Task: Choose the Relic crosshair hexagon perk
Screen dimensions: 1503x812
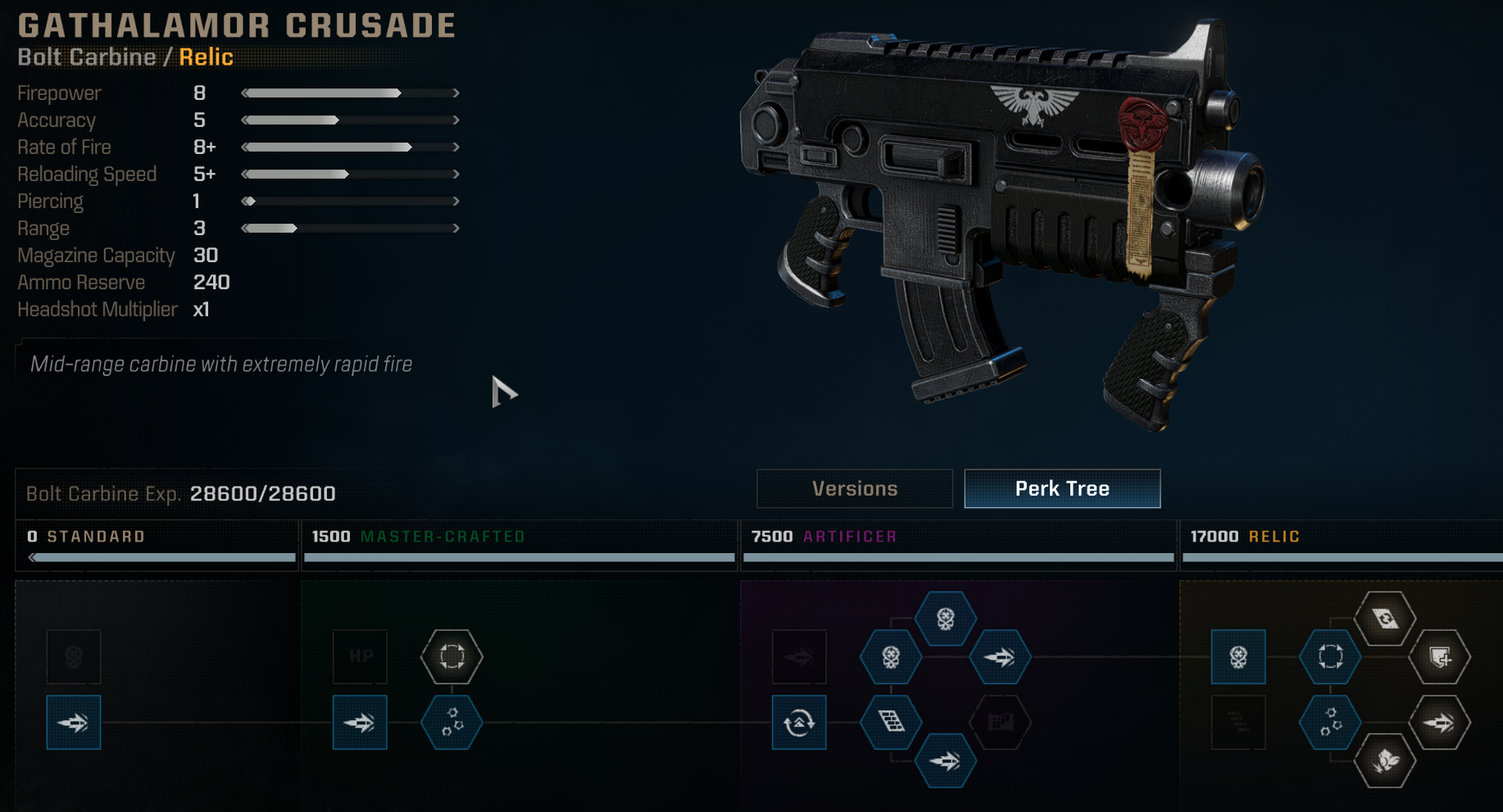Action: coord(1330,656)
